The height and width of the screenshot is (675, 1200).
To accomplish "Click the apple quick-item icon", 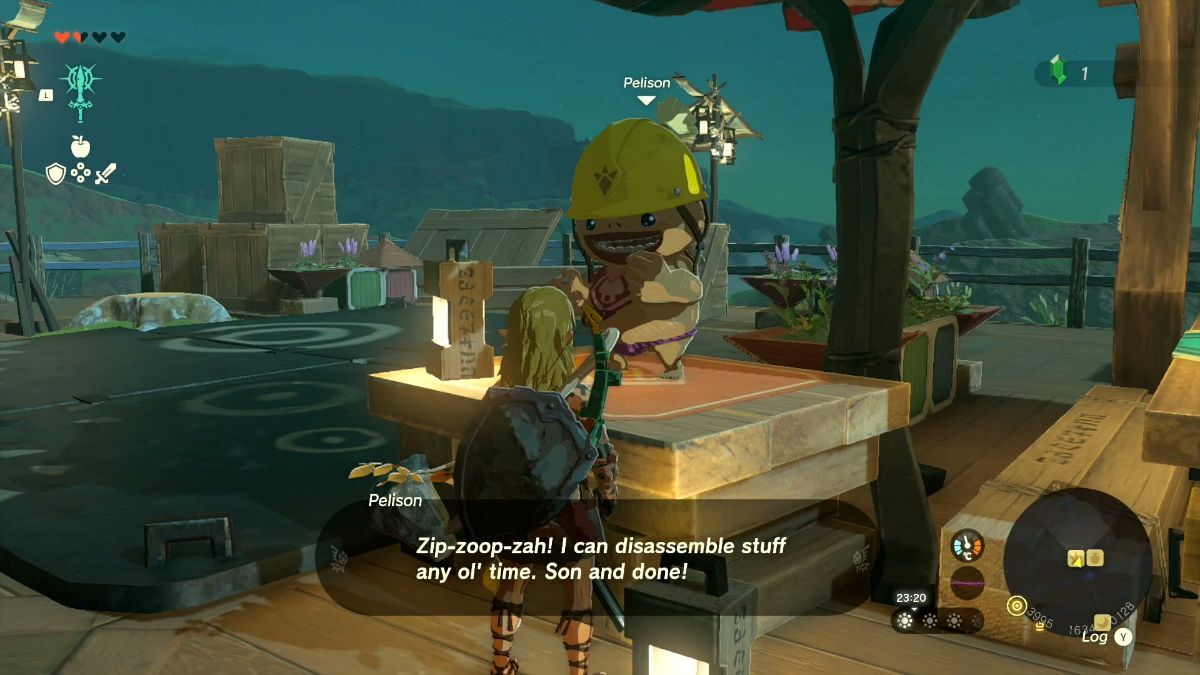I will [x=80, y=146].
